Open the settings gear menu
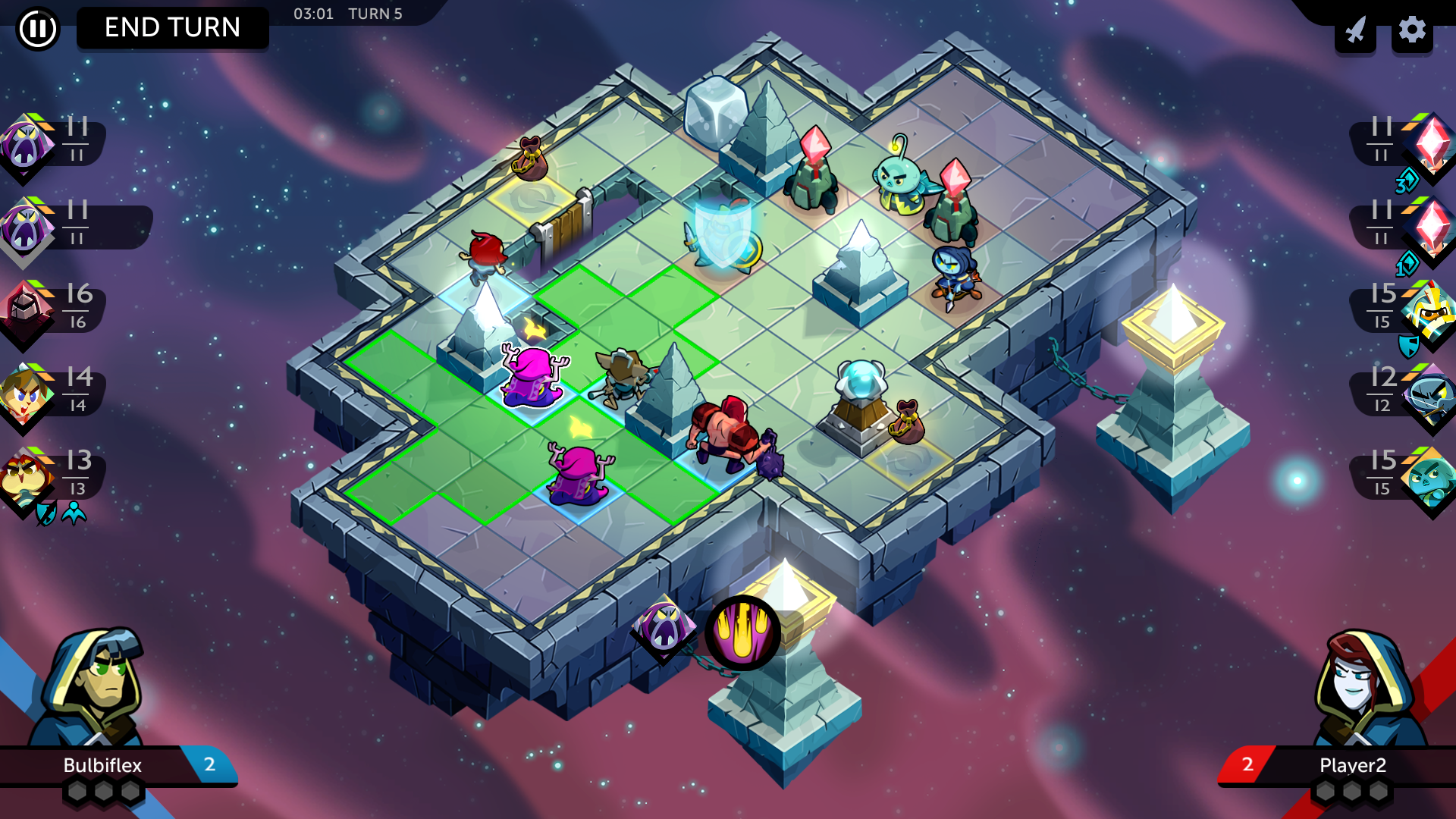This screenshot has height=819, width=1456. 1412,30
